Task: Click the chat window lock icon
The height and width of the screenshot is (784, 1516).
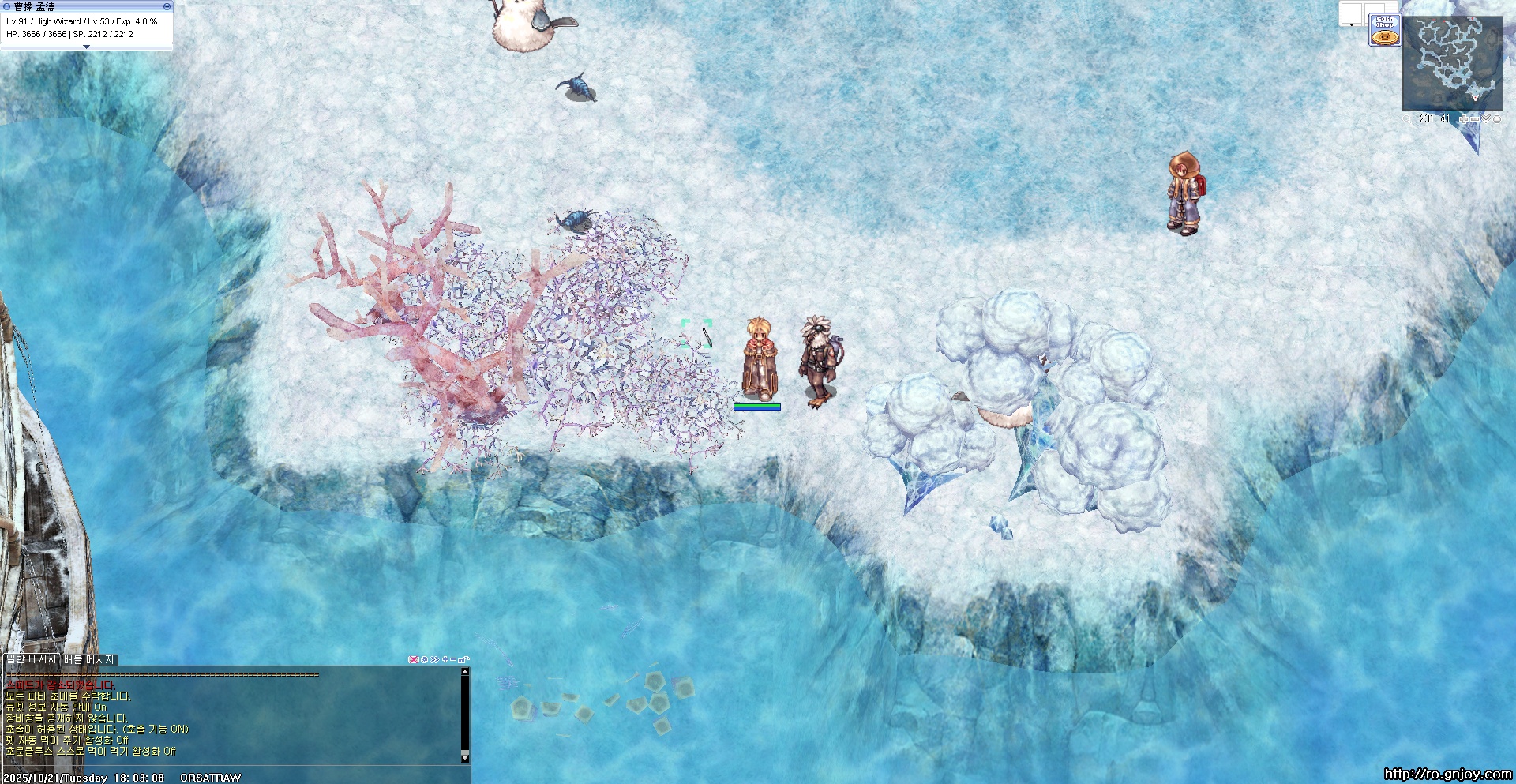Action: [464, 659]
